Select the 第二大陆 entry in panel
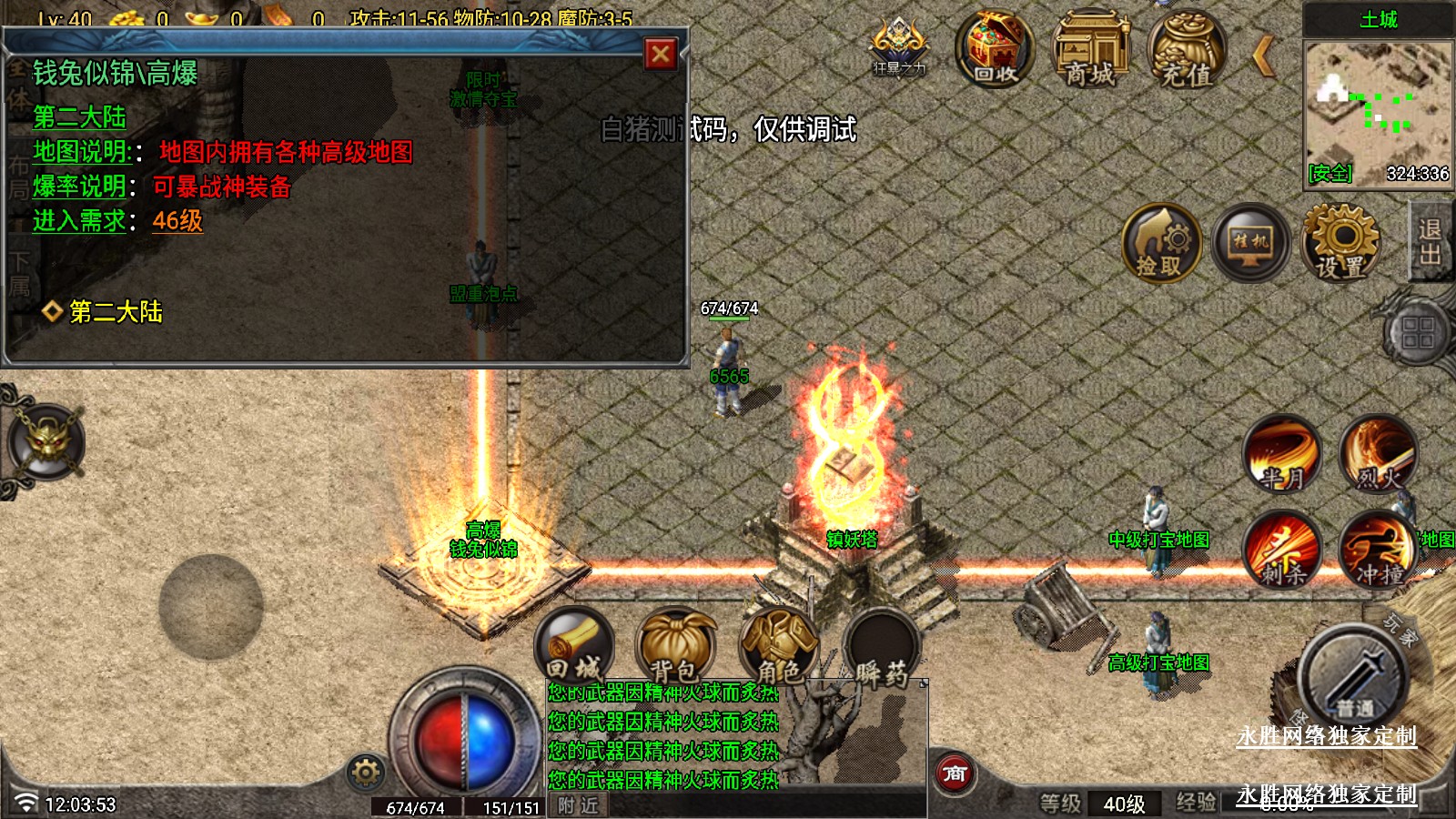 115,312
